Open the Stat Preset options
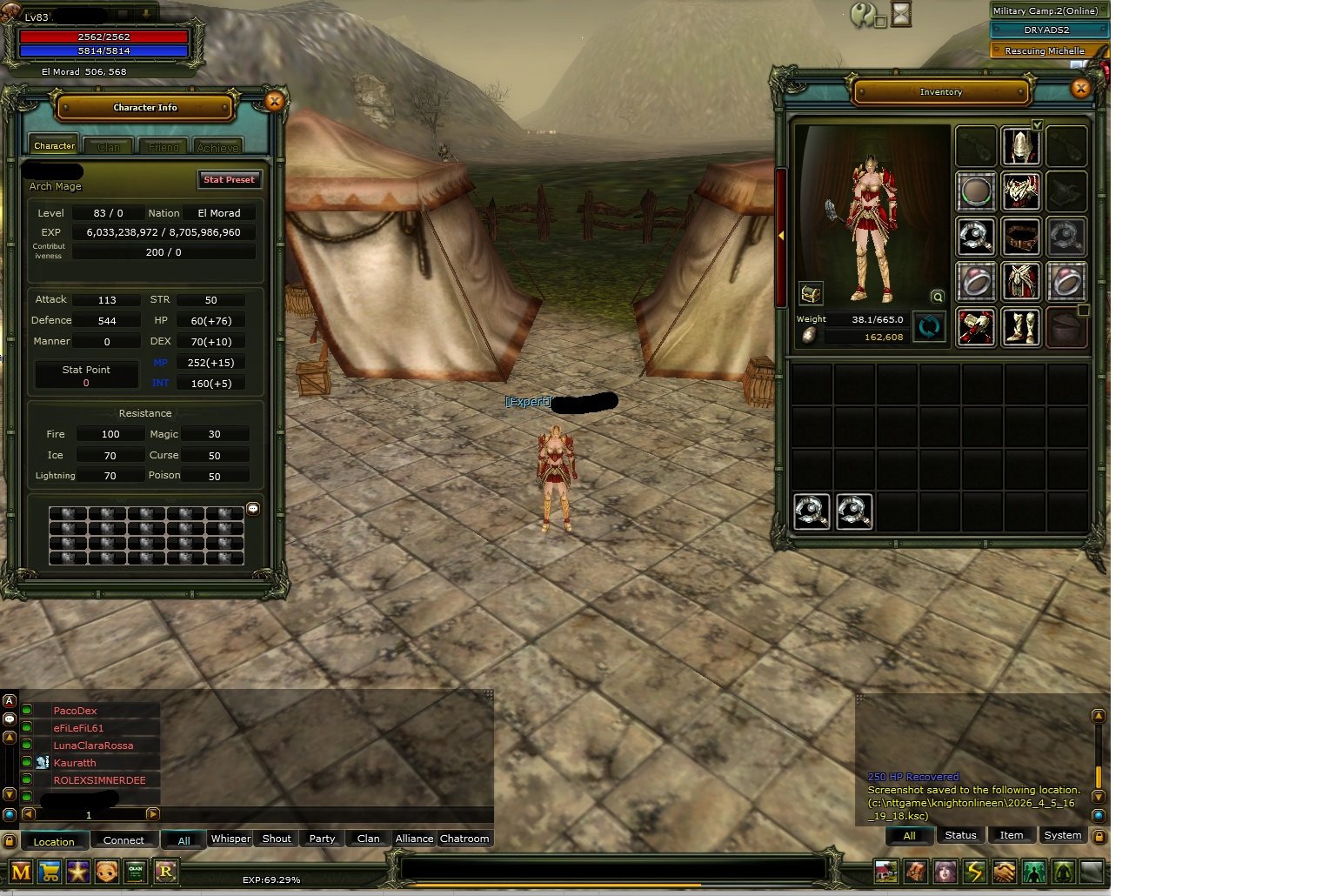Image resolution: width=1336 pixels, height=896 pixels. (x=229, y=179)
